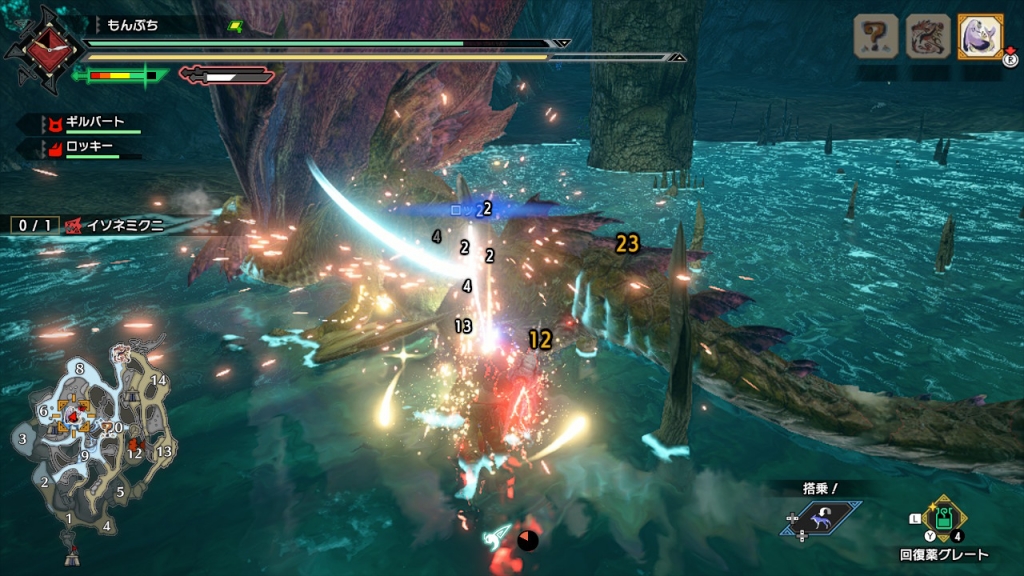Screen dimensions: 1024x576
Task: Click the red quest clock emblem
Action: pos(40,46)
